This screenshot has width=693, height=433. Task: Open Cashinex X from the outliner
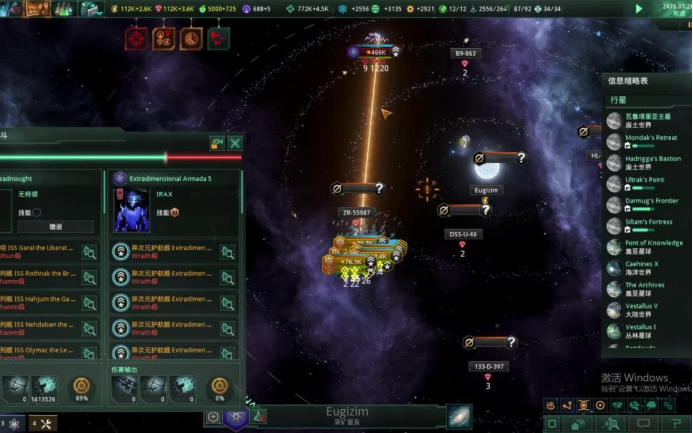coord(642,267)
